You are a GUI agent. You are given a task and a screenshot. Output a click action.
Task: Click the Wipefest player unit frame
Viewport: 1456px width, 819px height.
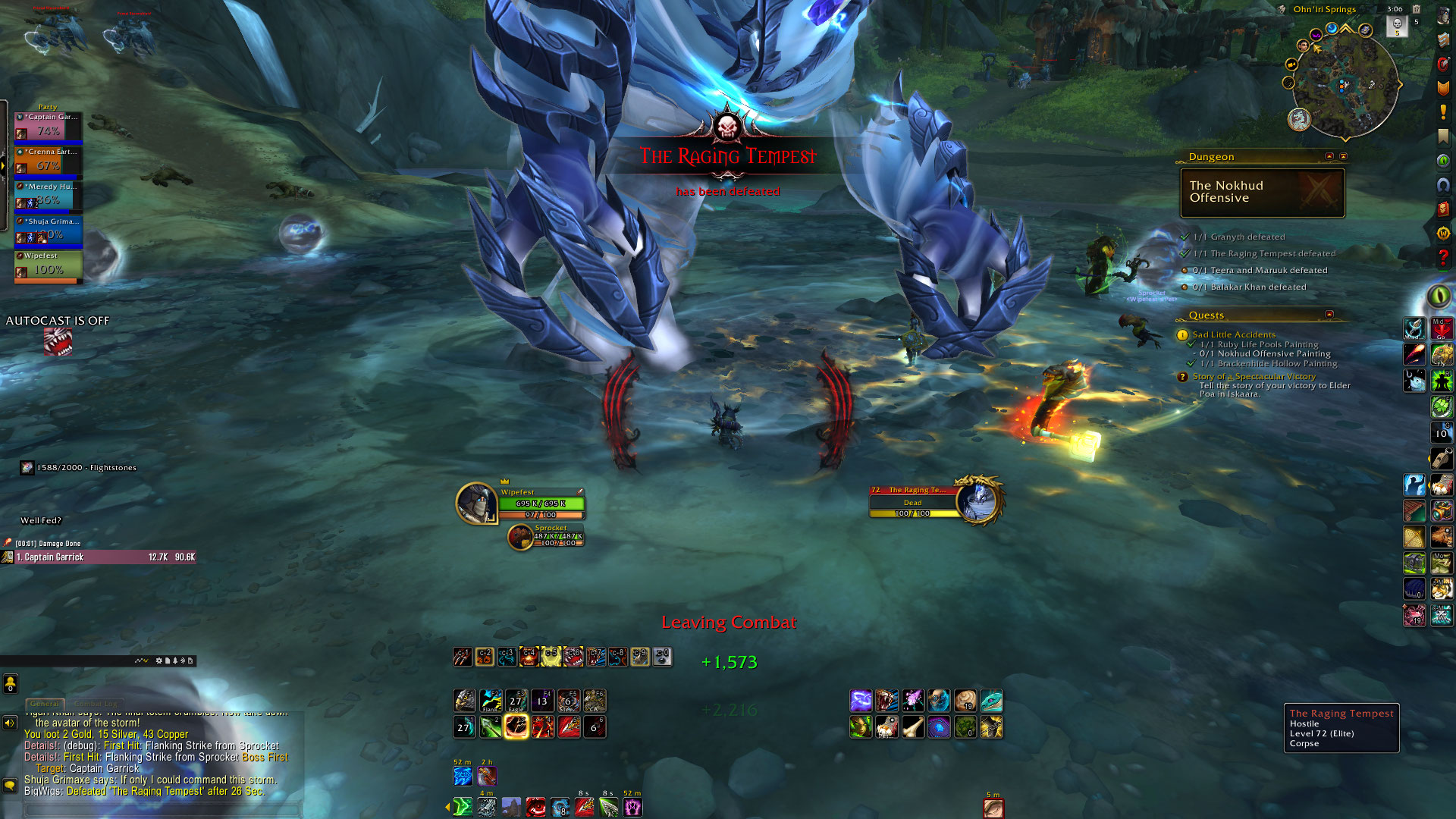pos(520,504)
